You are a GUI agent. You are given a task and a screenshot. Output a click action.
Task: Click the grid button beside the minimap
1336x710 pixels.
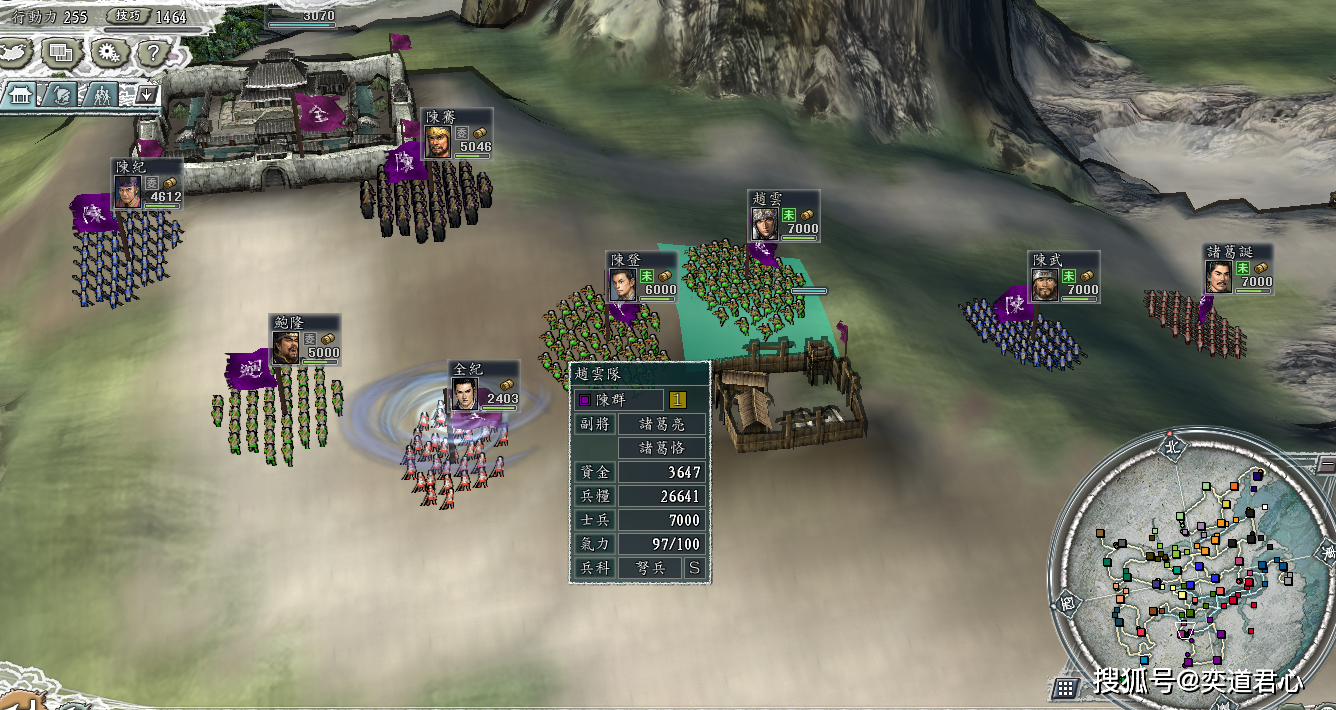point(1064,688)
